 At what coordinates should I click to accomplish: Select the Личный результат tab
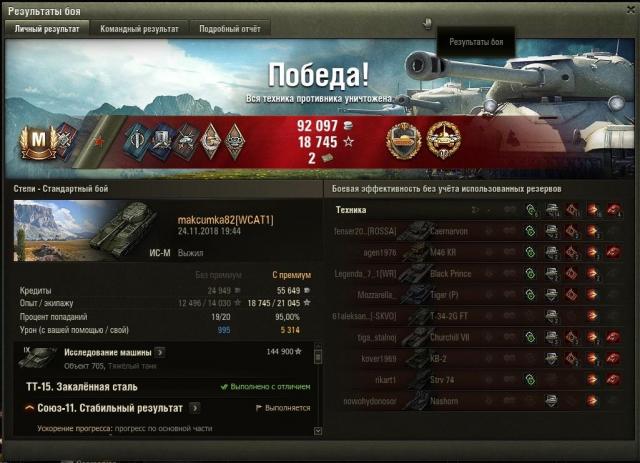pos(47,29)
